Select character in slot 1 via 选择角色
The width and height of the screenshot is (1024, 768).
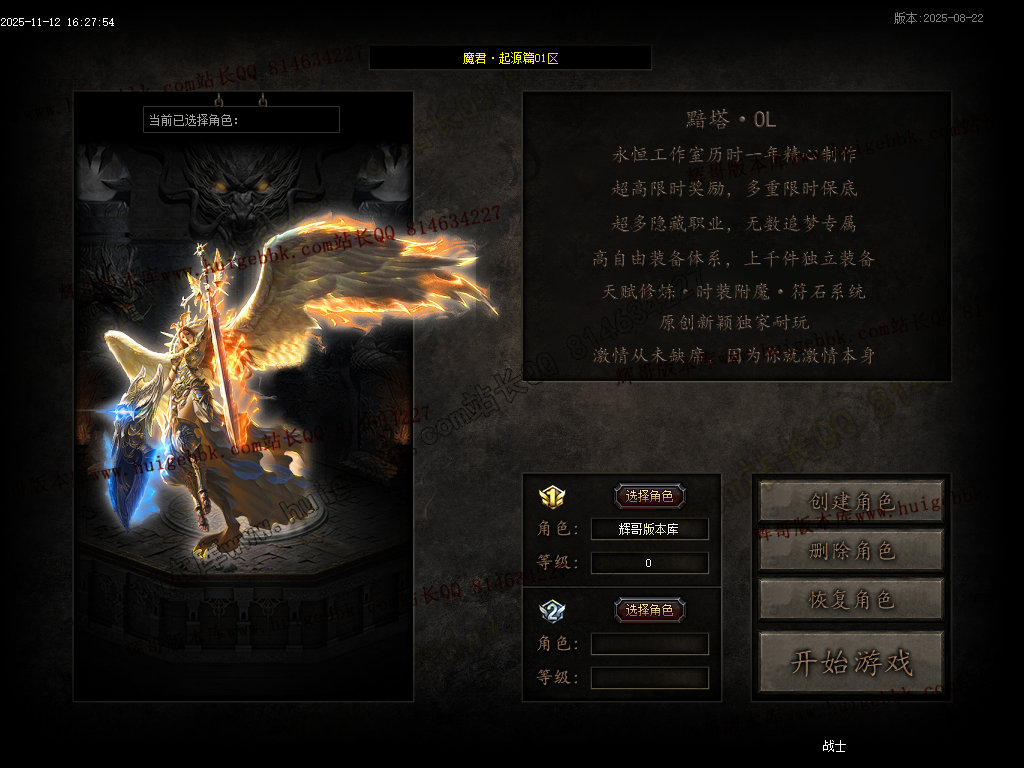click(x=649, y=496)
